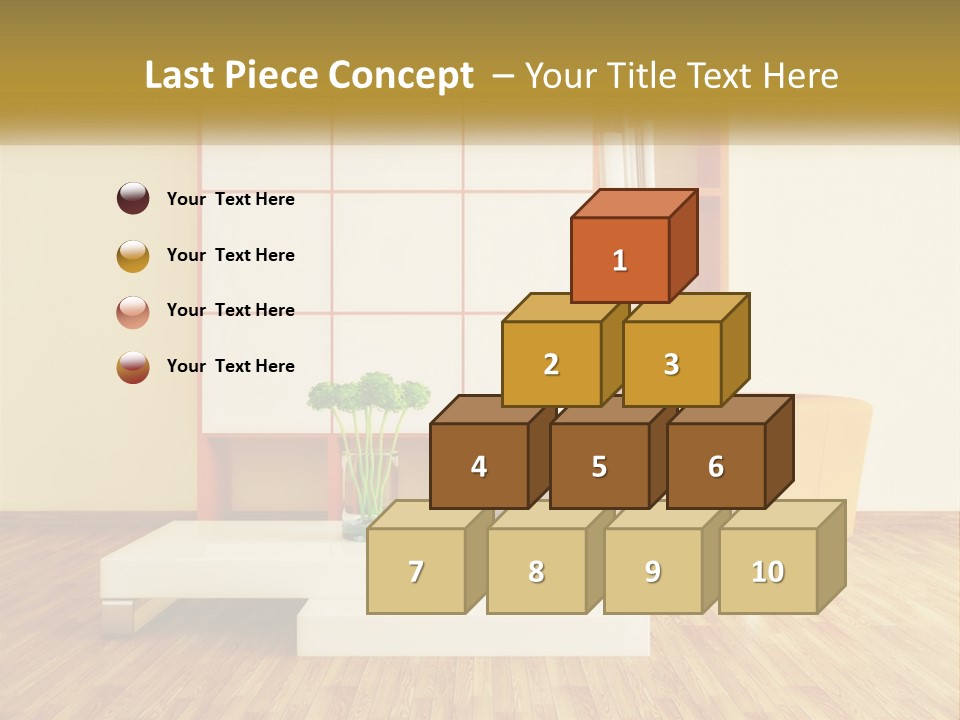Click the tan cube numbered 9
Viewport: 960px width, 720px height.
653,571
